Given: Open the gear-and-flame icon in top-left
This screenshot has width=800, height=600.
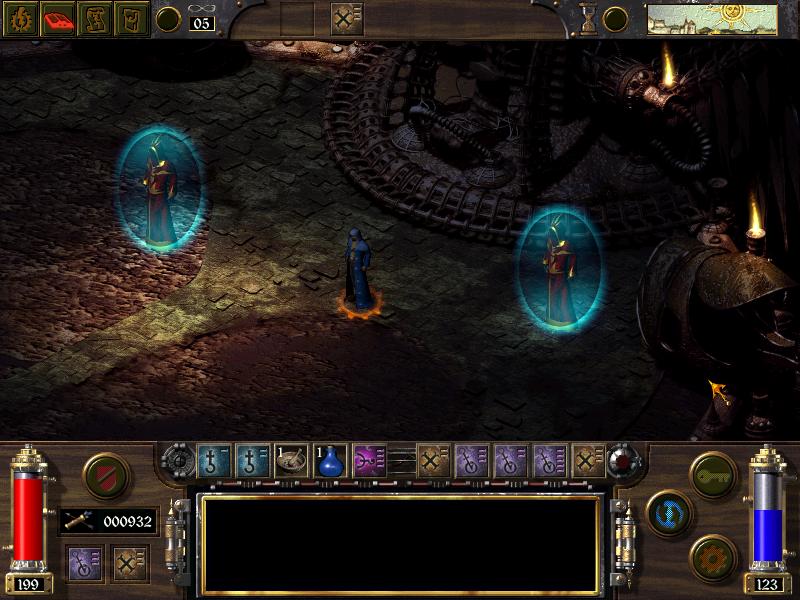Looking at the screenshot, I should [x=20, y=18].
